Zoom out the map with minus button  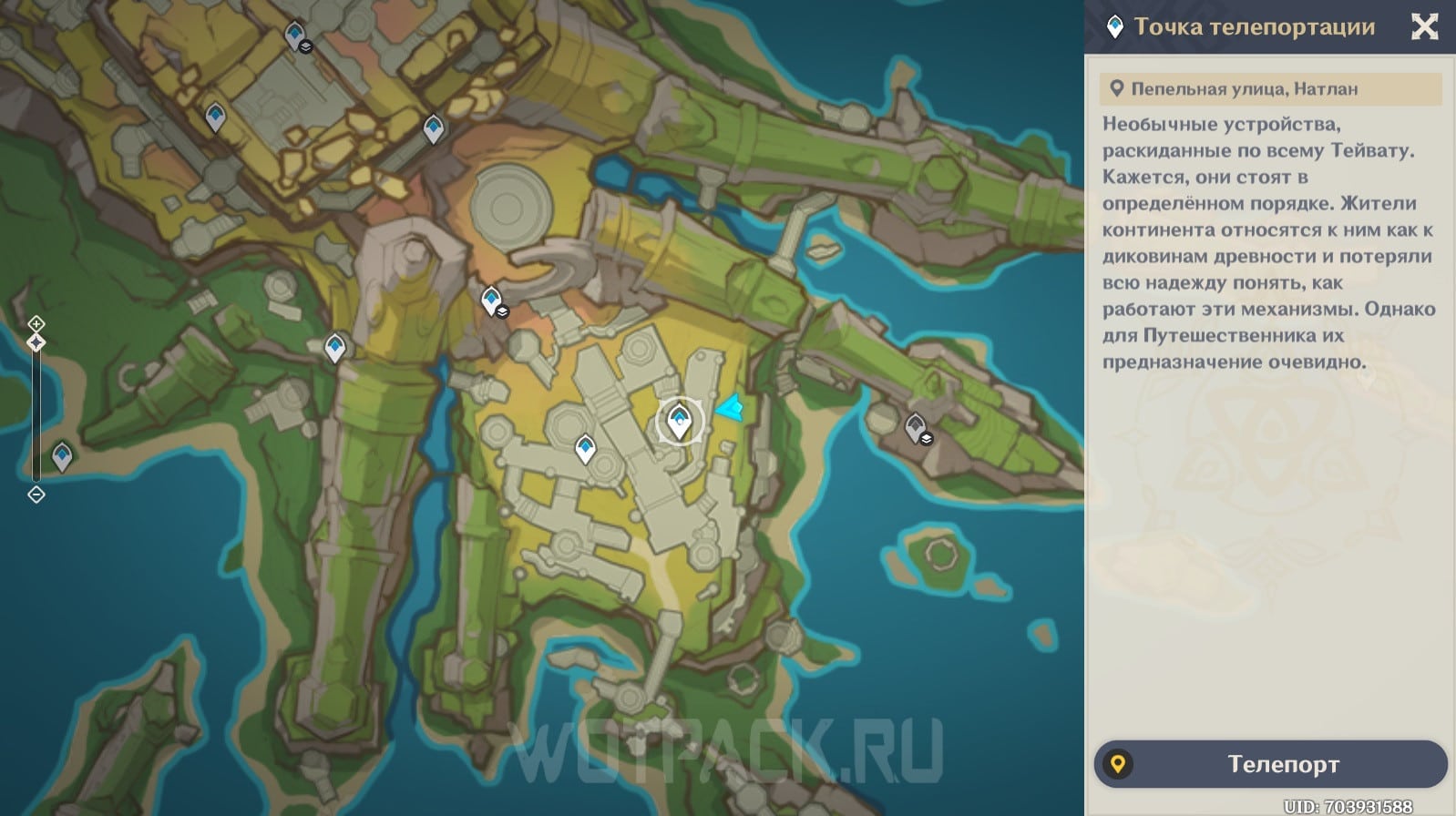point(36,495)
